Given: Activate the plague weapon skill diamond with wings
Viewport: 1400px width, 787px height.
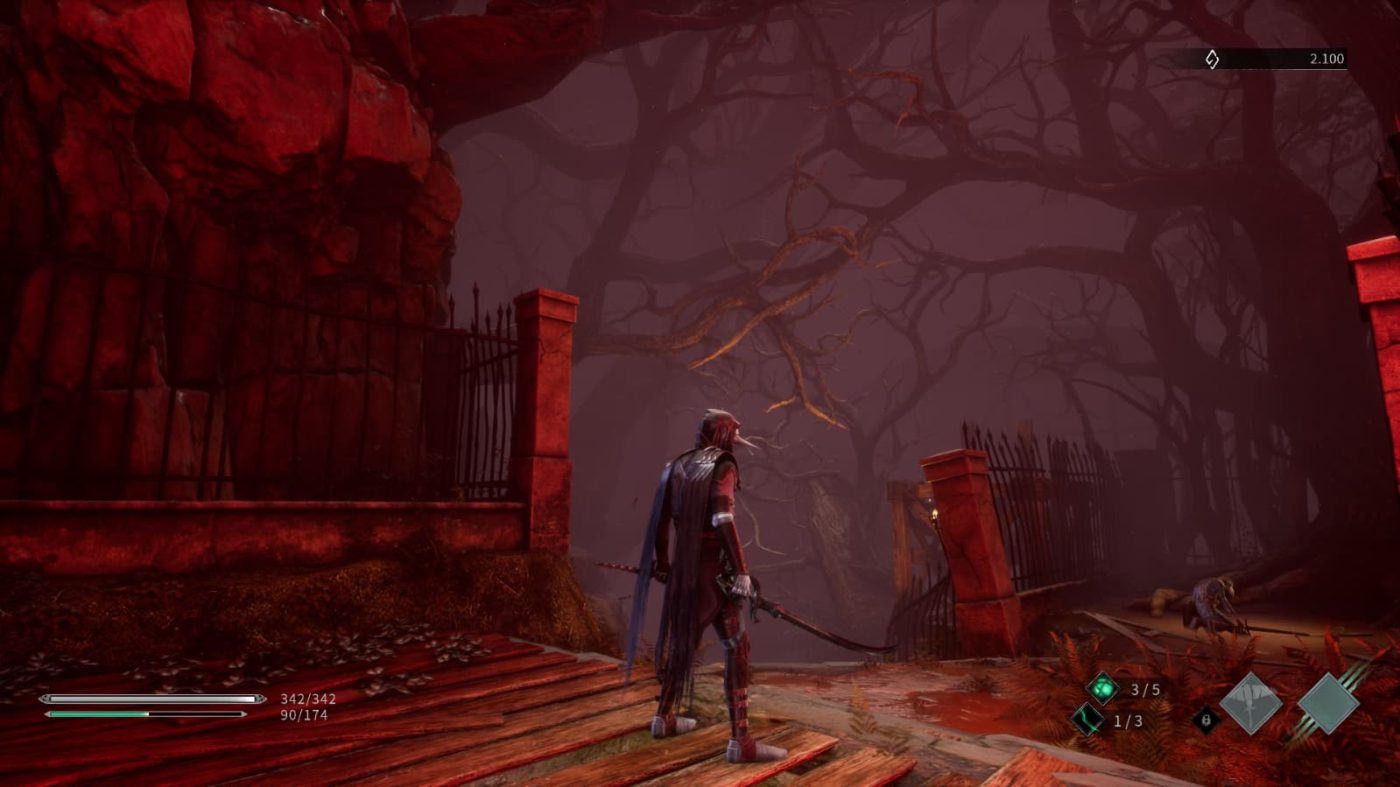Looking at the screenshot, I should (1251, 703).
